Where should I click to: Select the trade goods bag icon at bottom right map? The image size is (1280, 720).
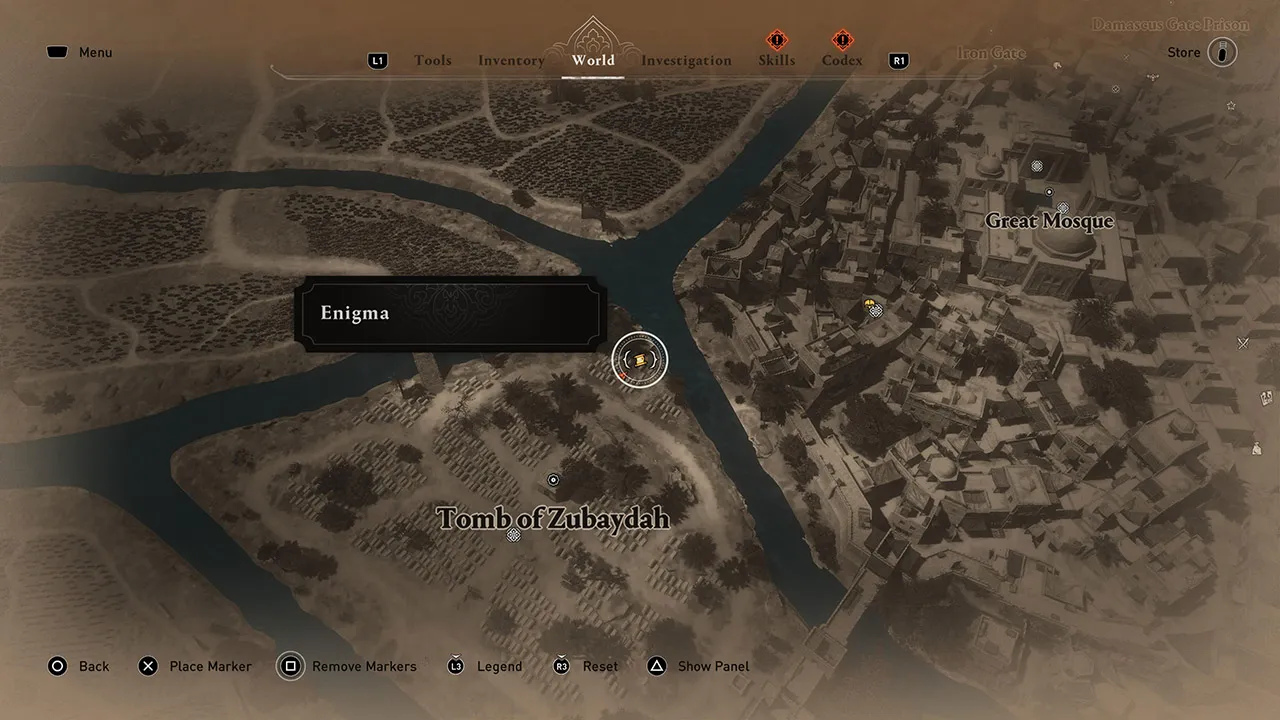tap(1257, 448)
